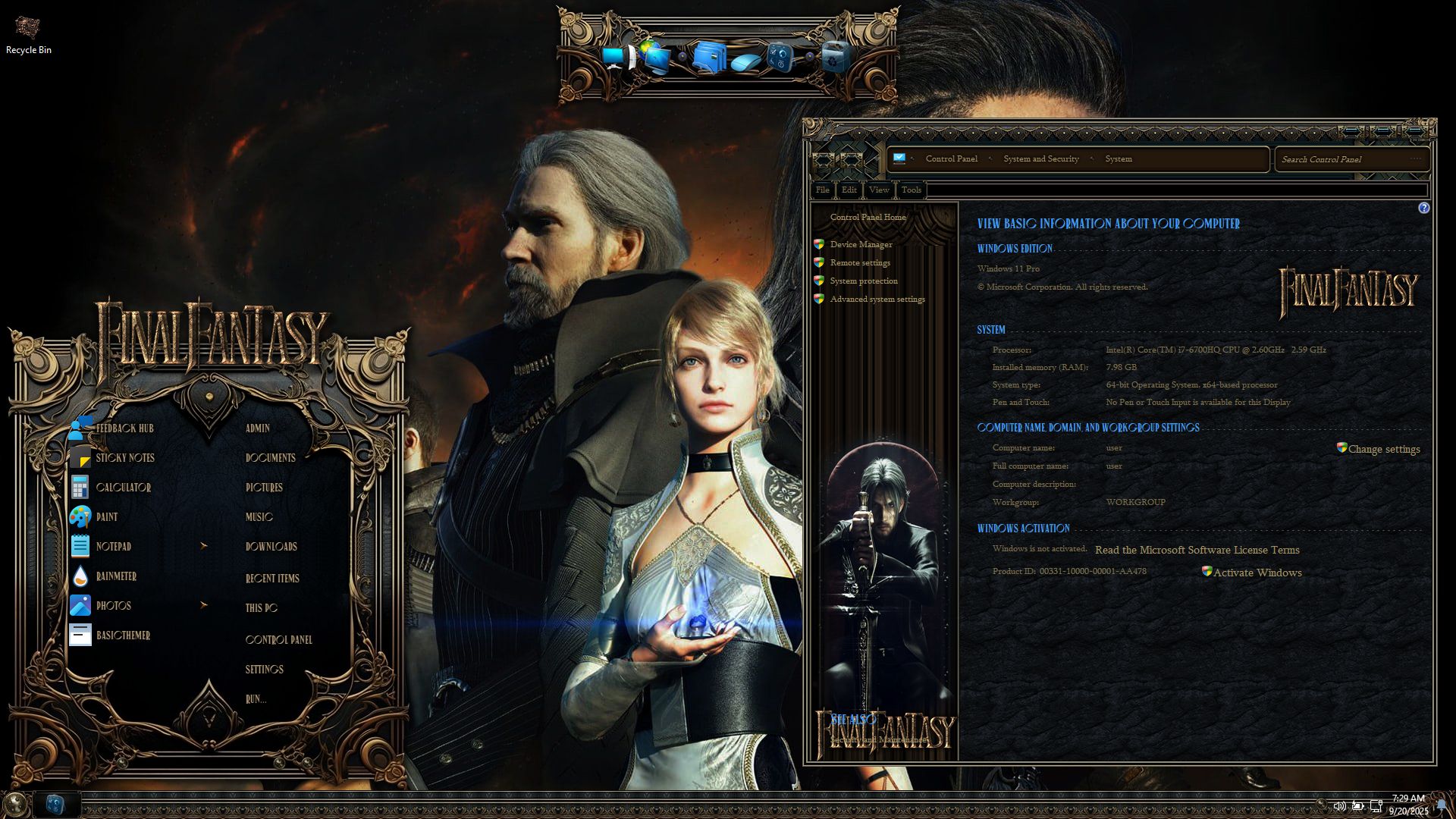Image resolution: width=1456 pixels, height=819 pixels.
Task: Open Device Manager in the sidebar
Action: click(x=861, y=244)
